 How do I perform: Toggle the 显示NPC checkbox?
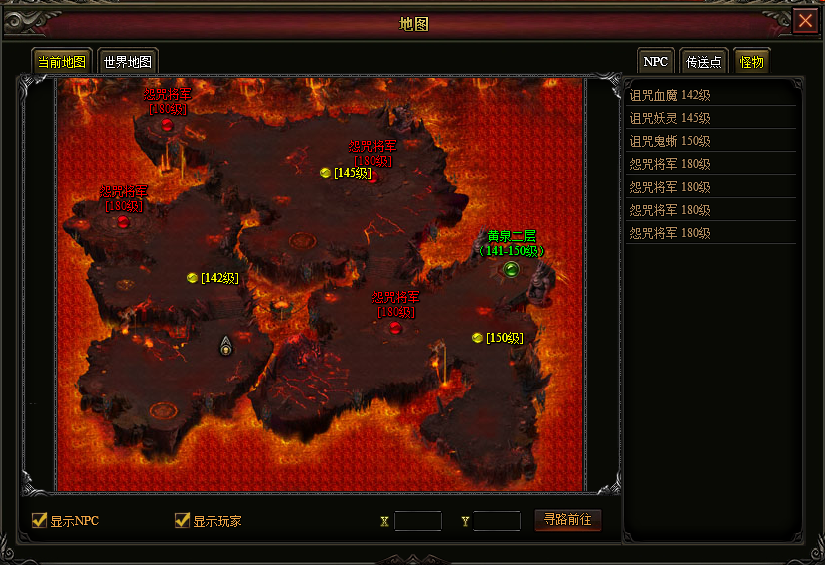(x=40, y=520)
